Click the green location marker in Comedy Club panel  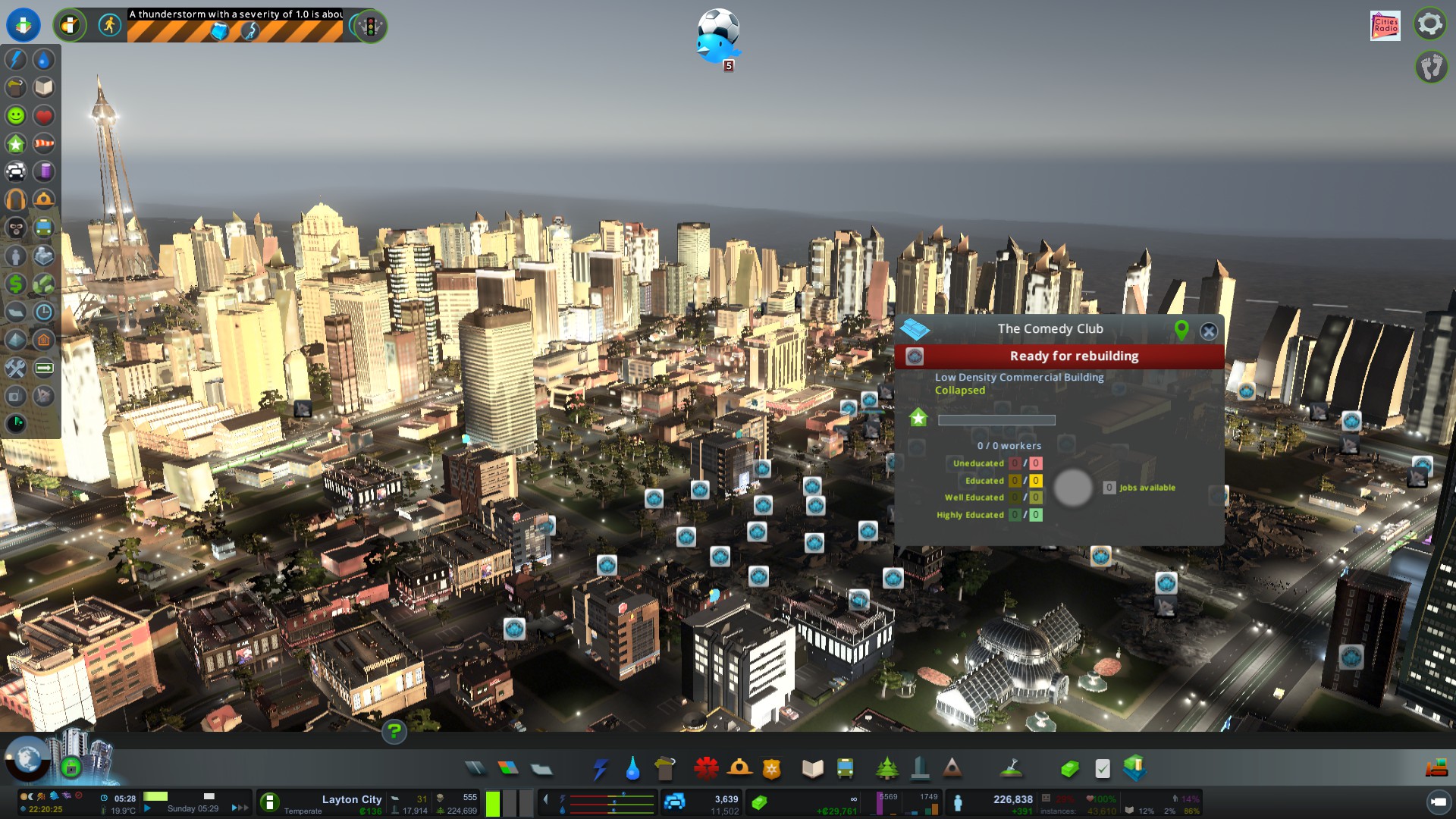[1181, 330]
